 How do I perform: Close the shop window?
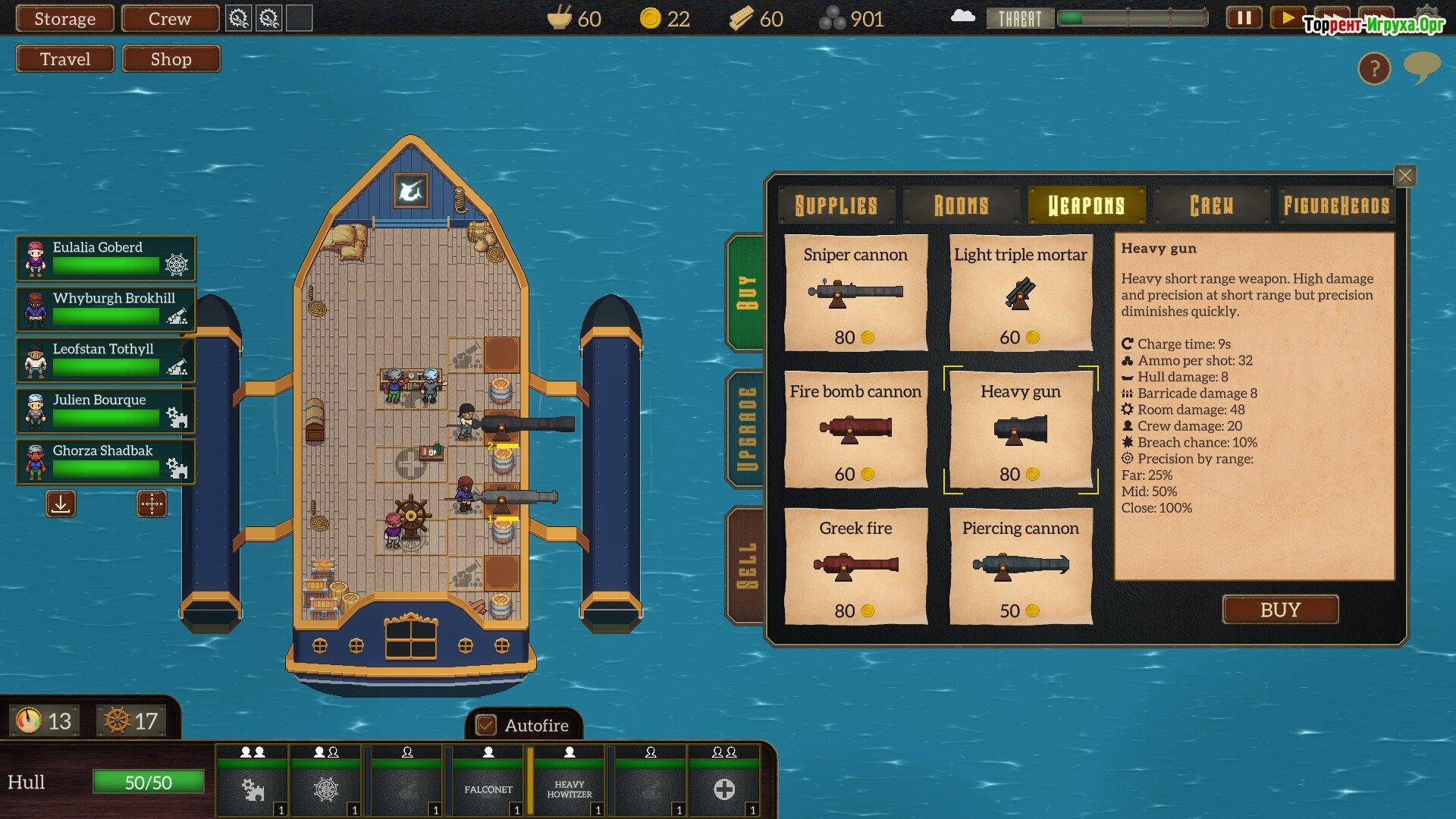[x=1404, y=176]
